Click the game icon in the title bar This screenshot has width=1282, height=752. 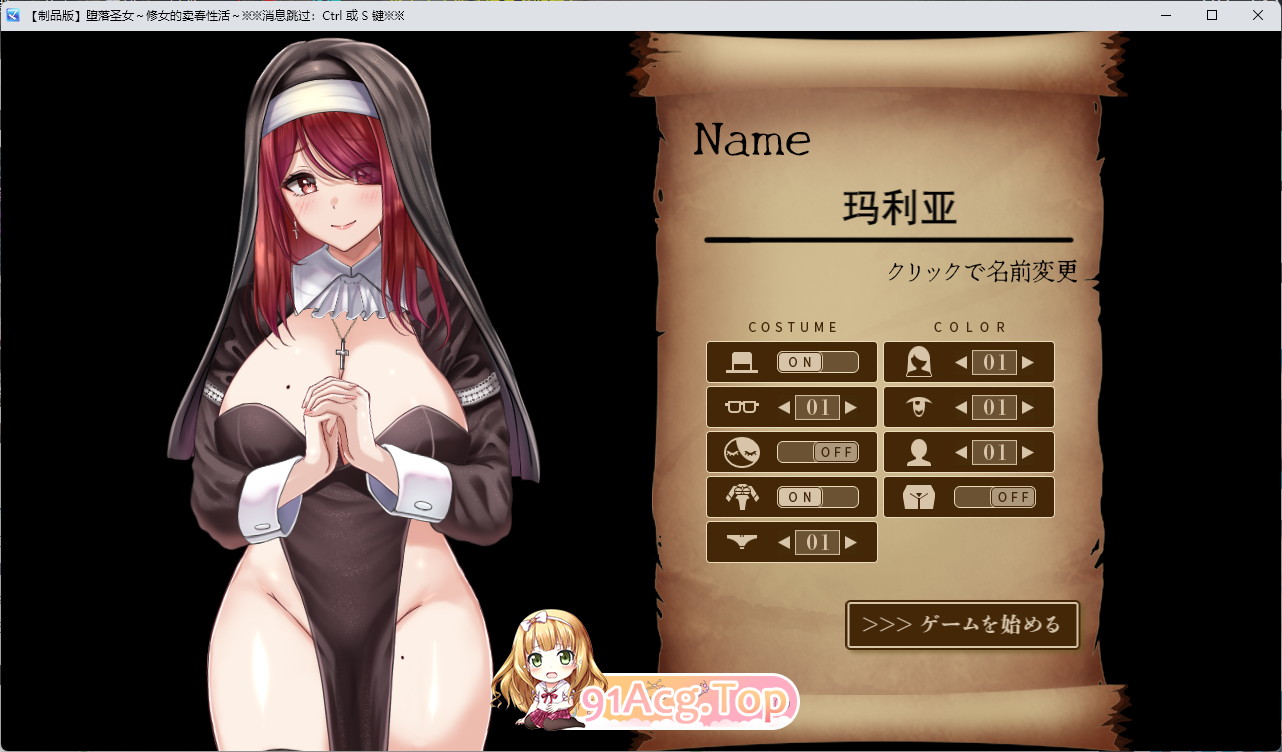click(x=11, y=15)
